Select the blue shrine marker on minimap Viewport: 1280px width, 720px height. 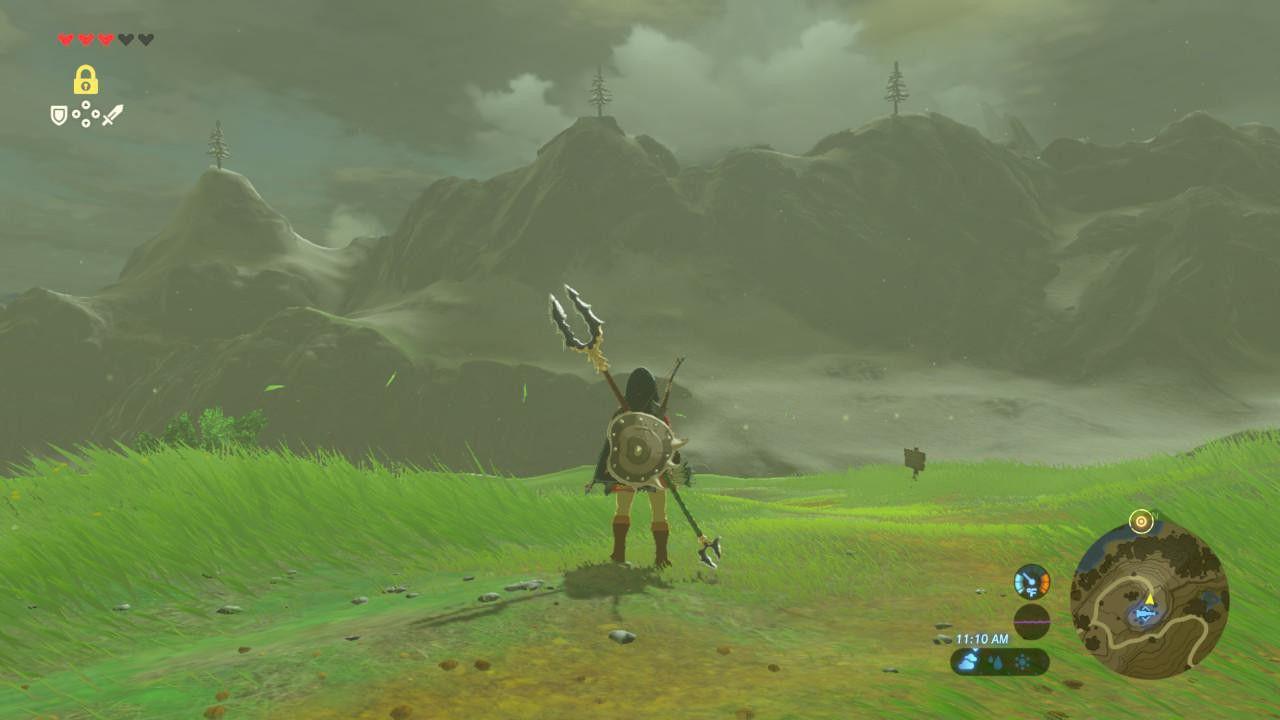[x=1144, y=614]
